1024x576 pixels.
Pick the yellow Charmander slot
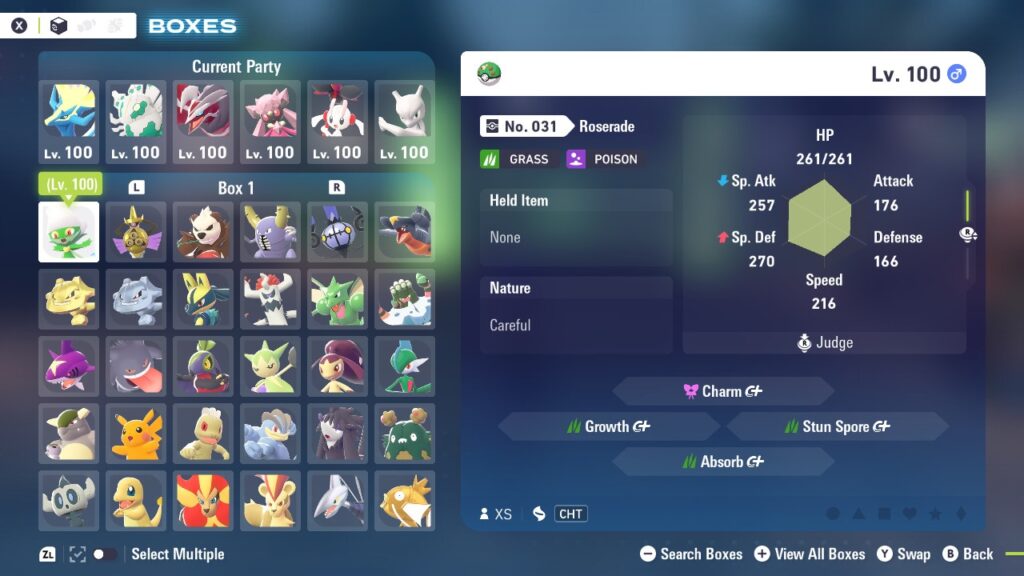point(136,500)
